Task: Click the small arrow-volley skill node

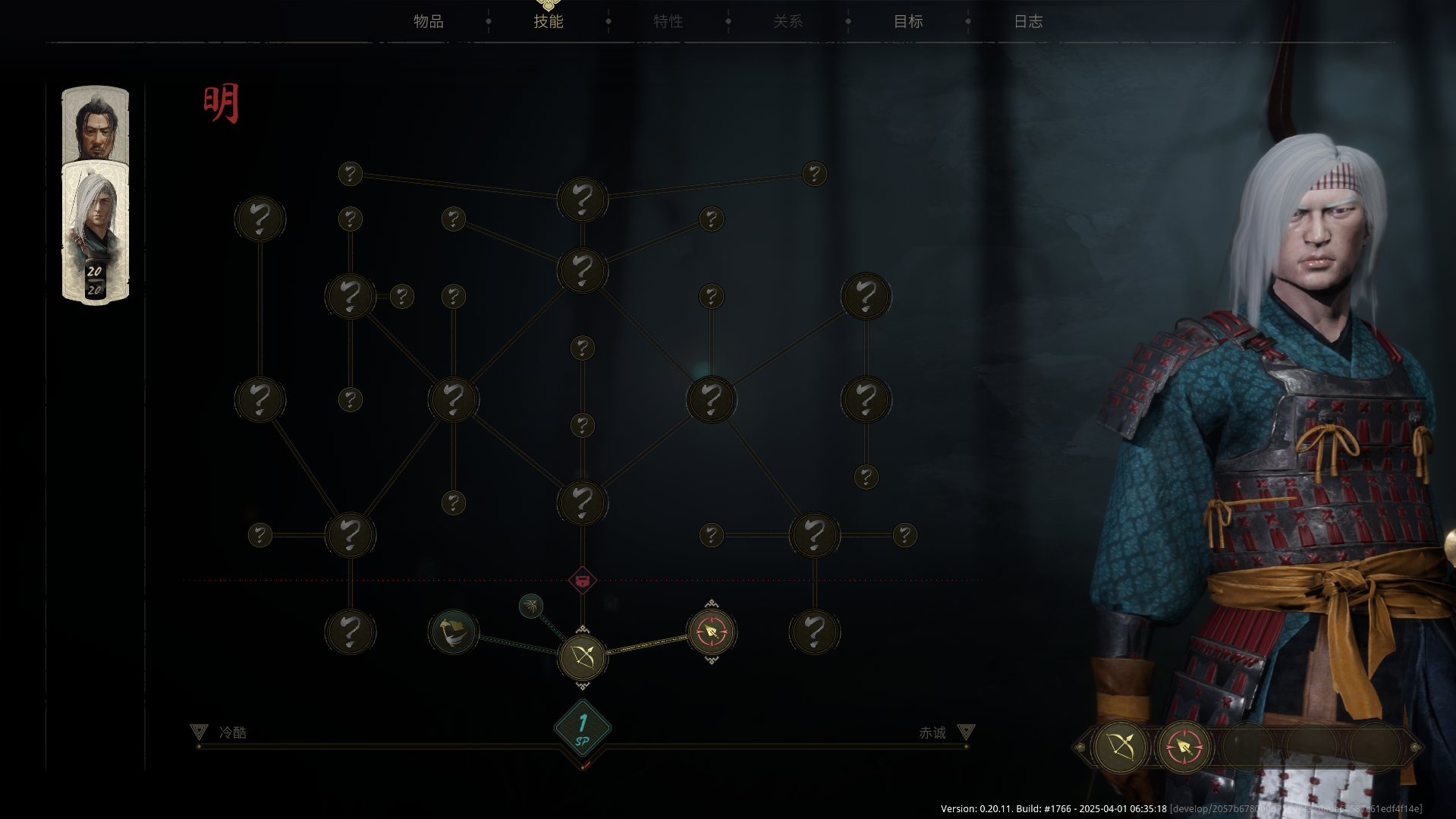Action: (x=531, y=606)
